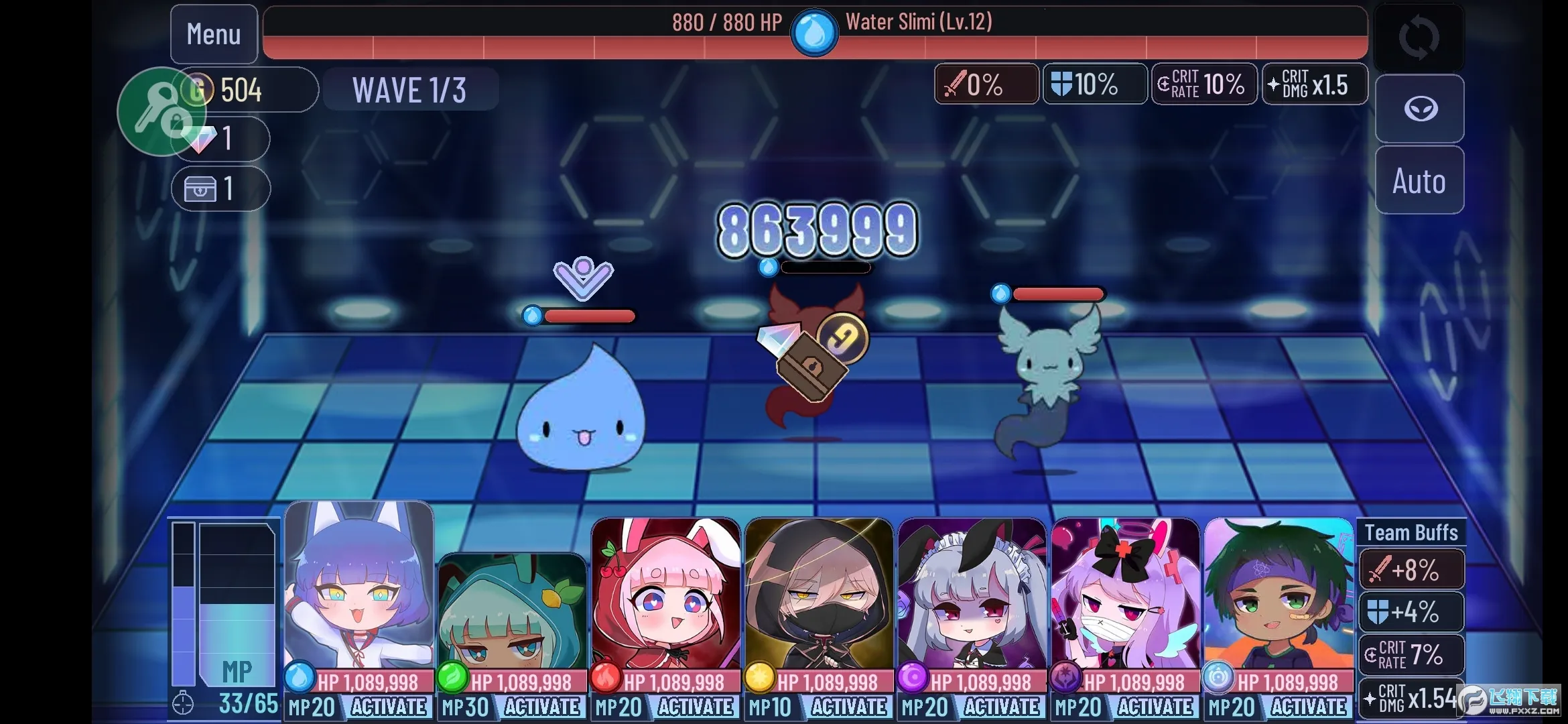Click the treasure chest counter icon
1568x724 pixels.
click(200, 188)
